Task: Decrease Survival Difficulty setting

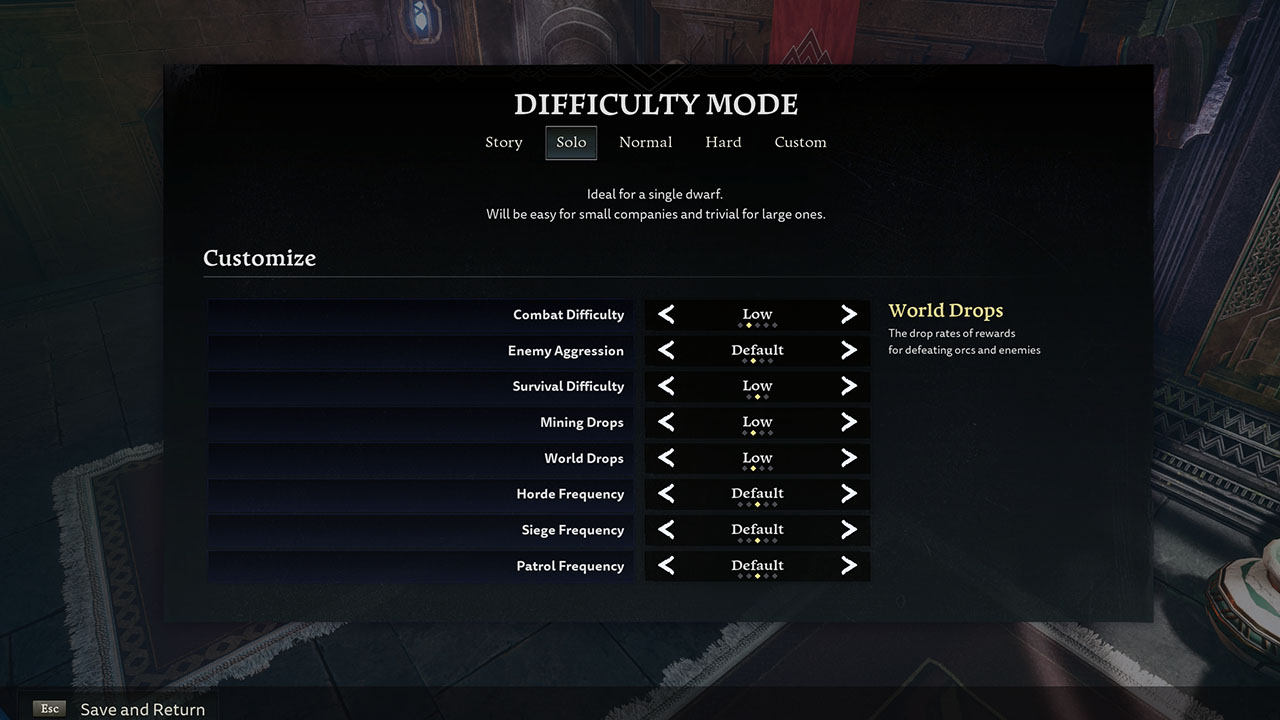Action: coord(666,387)
